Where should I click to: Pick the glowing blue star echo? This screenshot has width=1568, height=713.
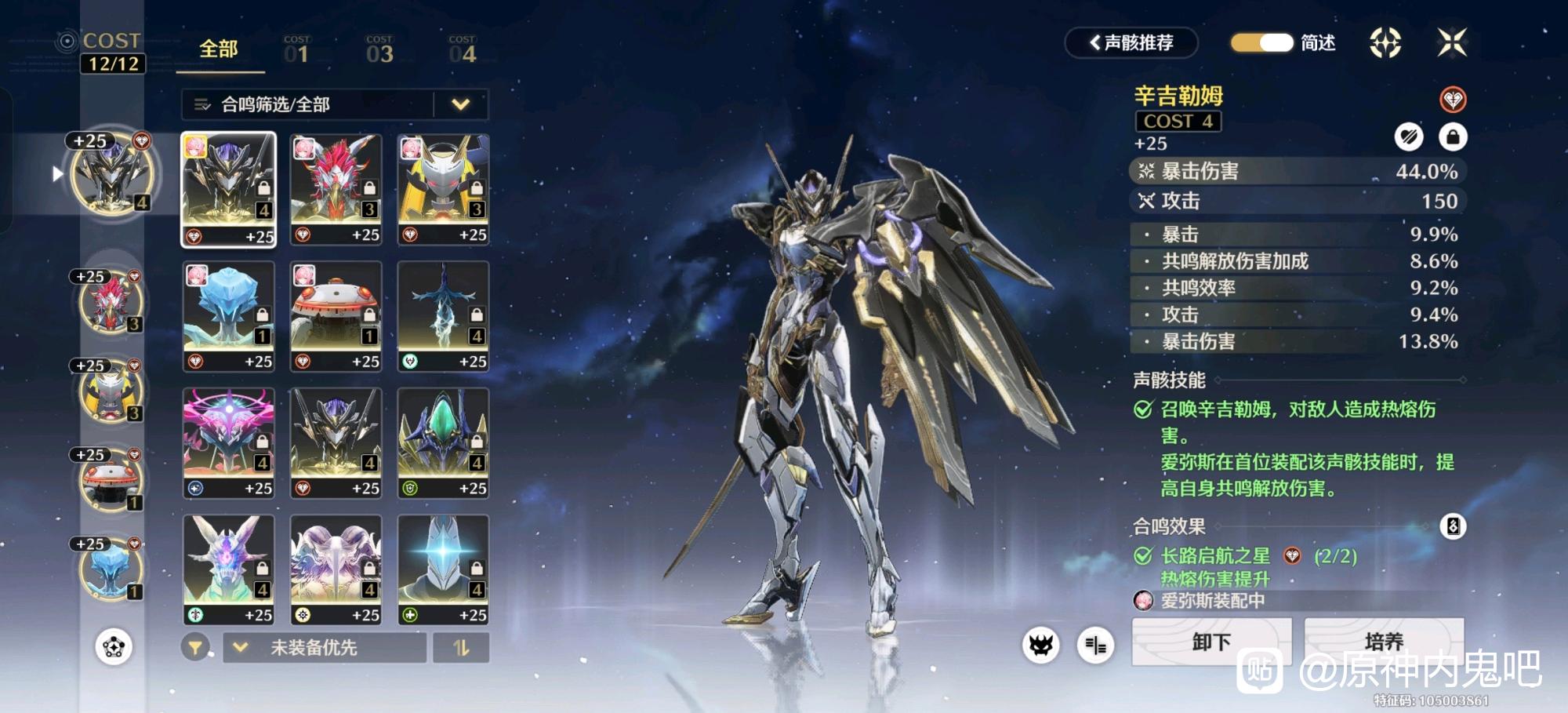click(x=443, y=569)
